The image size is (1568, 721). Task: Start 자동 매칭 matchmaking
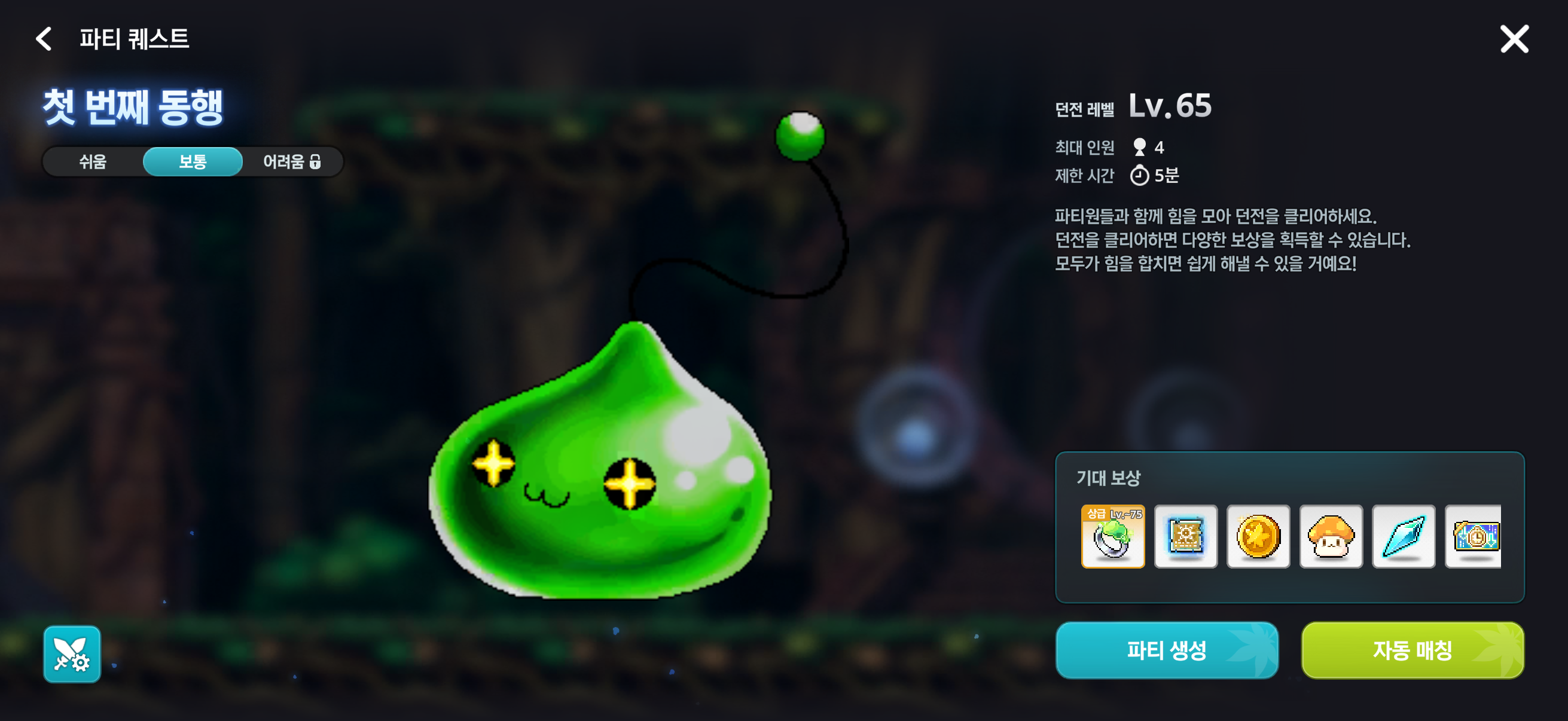(x=1412, y=650)
